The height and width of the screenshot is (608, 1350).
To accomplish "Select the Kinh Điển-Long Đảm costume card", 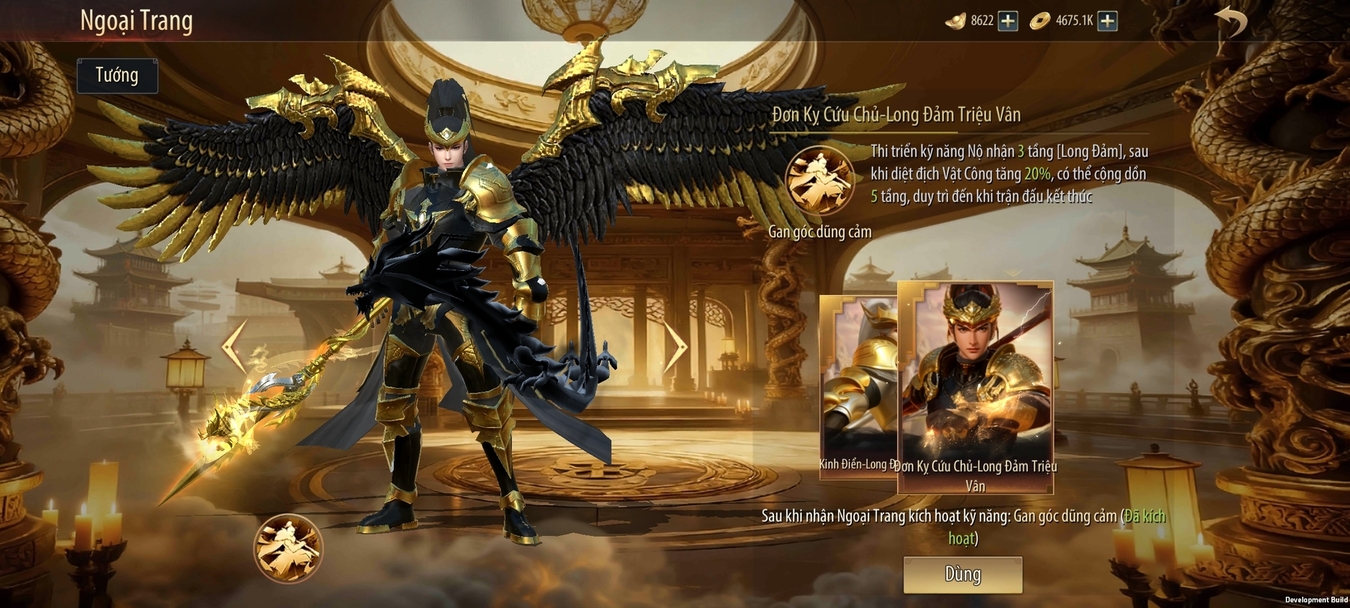I will pyautogui.click(x=858, y=385).
